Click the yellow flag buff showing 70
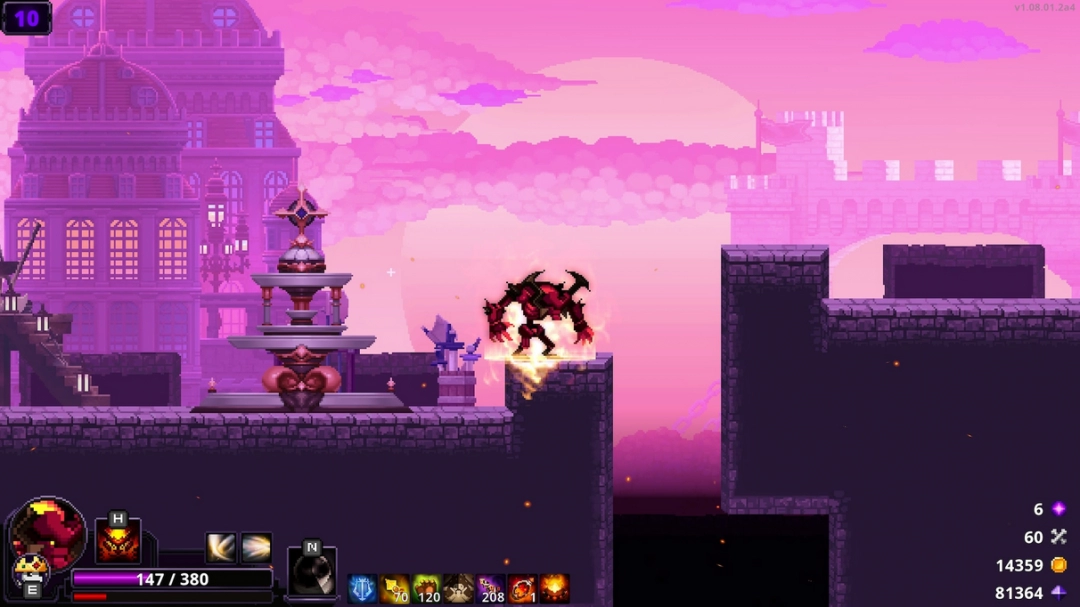The height and width of the screenshot is (607, 1080). tap(394, 589)
